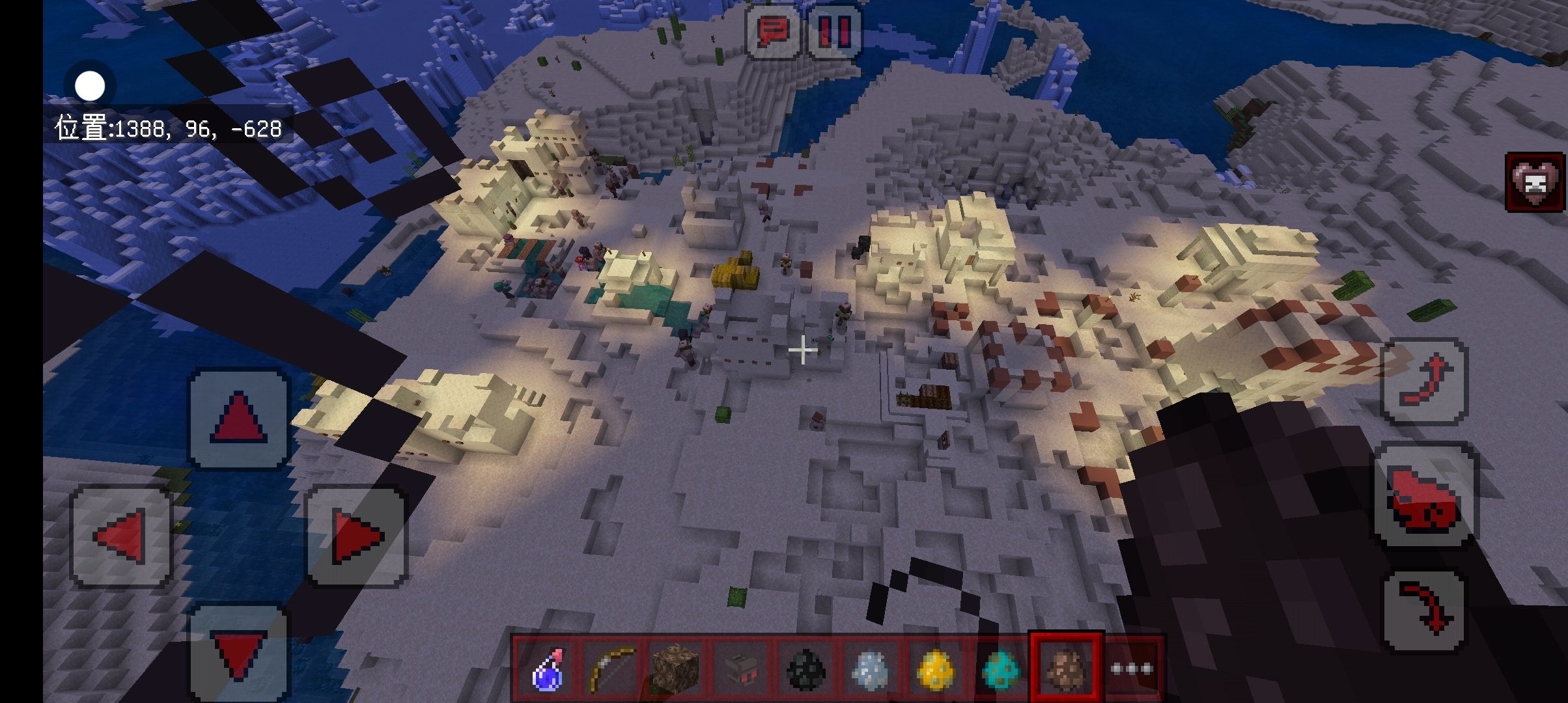
Task: Select the brown speckled block slot
Action: click(x=676, y=669)
